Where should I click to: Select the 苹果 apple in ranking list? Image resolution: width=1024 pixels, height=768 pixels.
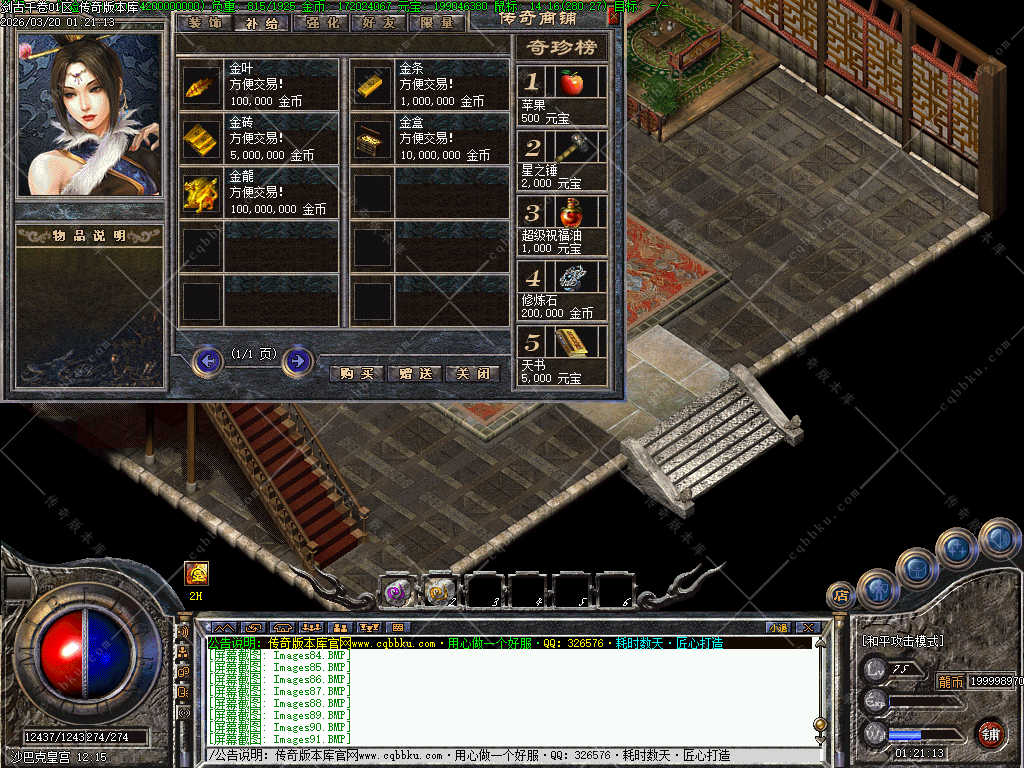571,83
